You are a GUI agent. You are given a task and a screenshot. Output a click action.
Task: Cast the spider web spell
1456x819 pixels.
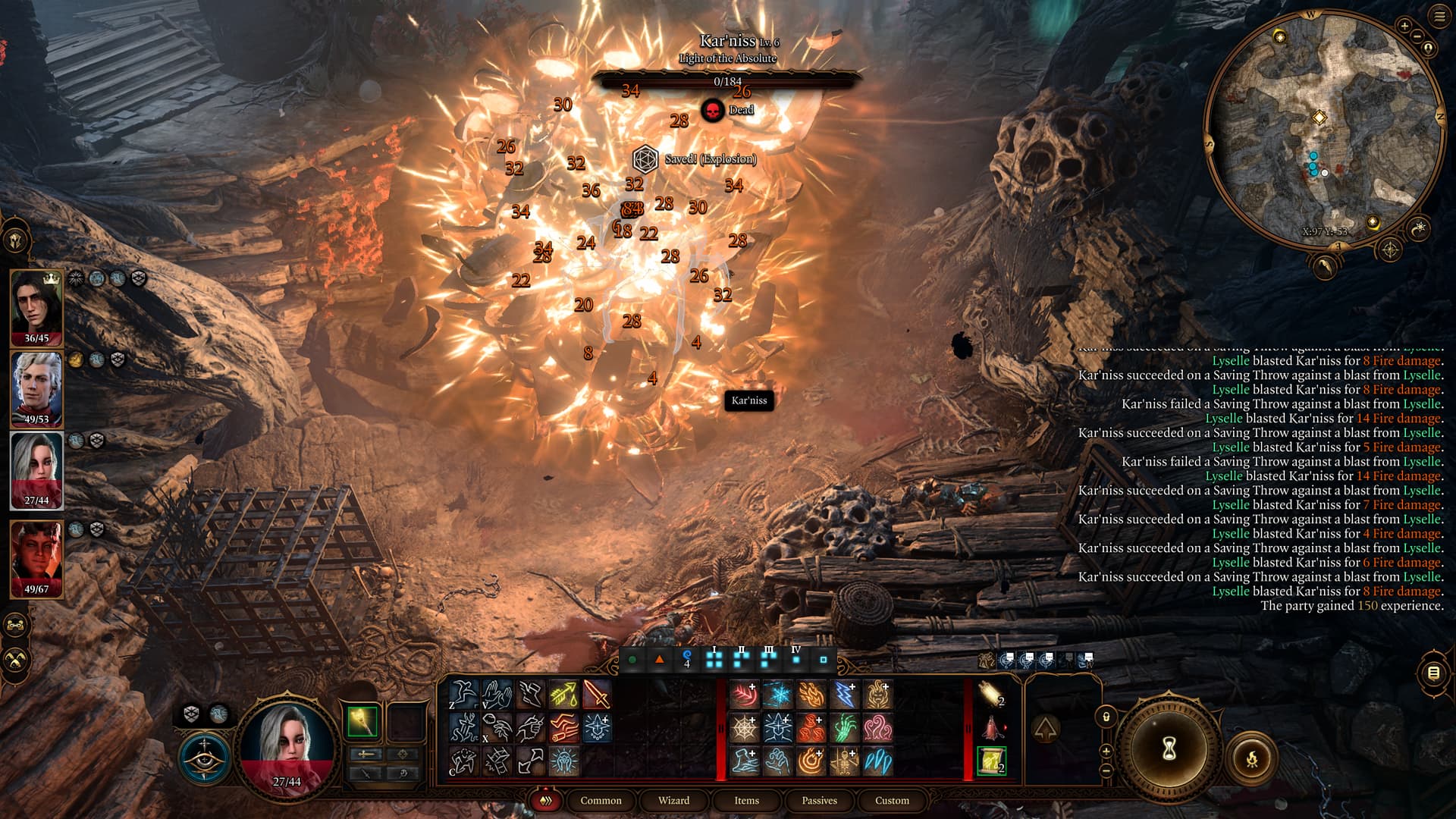click(744, 728)
